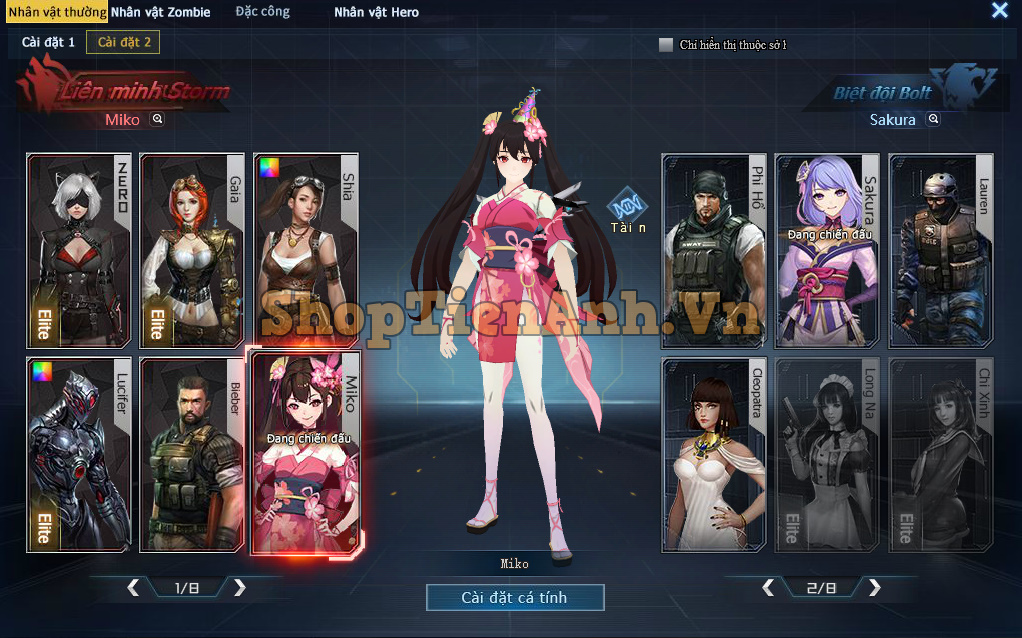Select the Bieber character card
Screen dimensions: 1022x638
[191, 455]
